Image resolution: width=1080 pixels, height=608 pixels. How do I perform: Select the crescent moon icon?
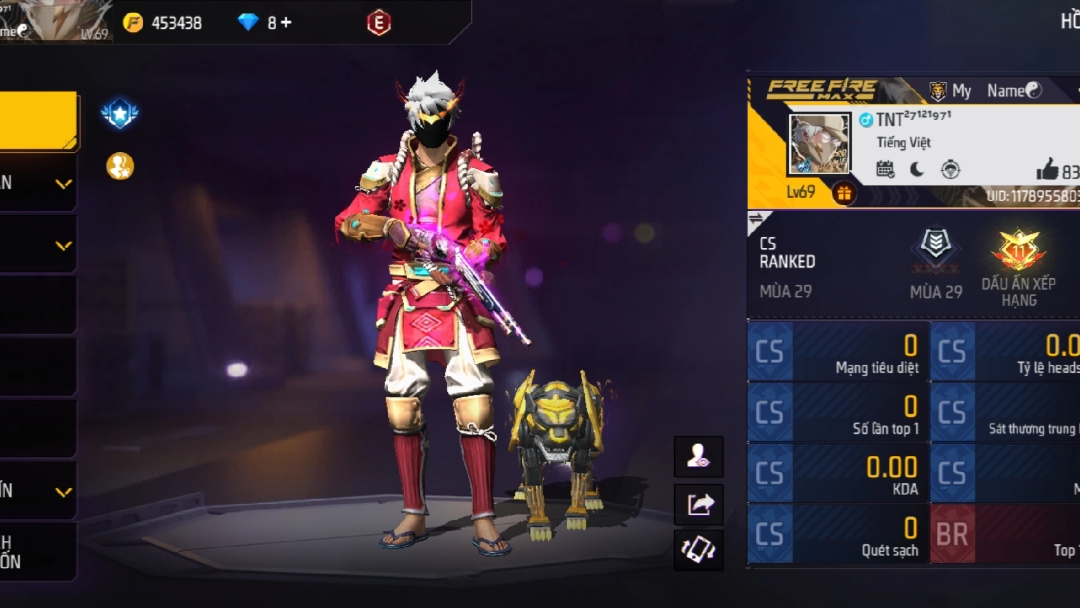click(x=917, y=169)
